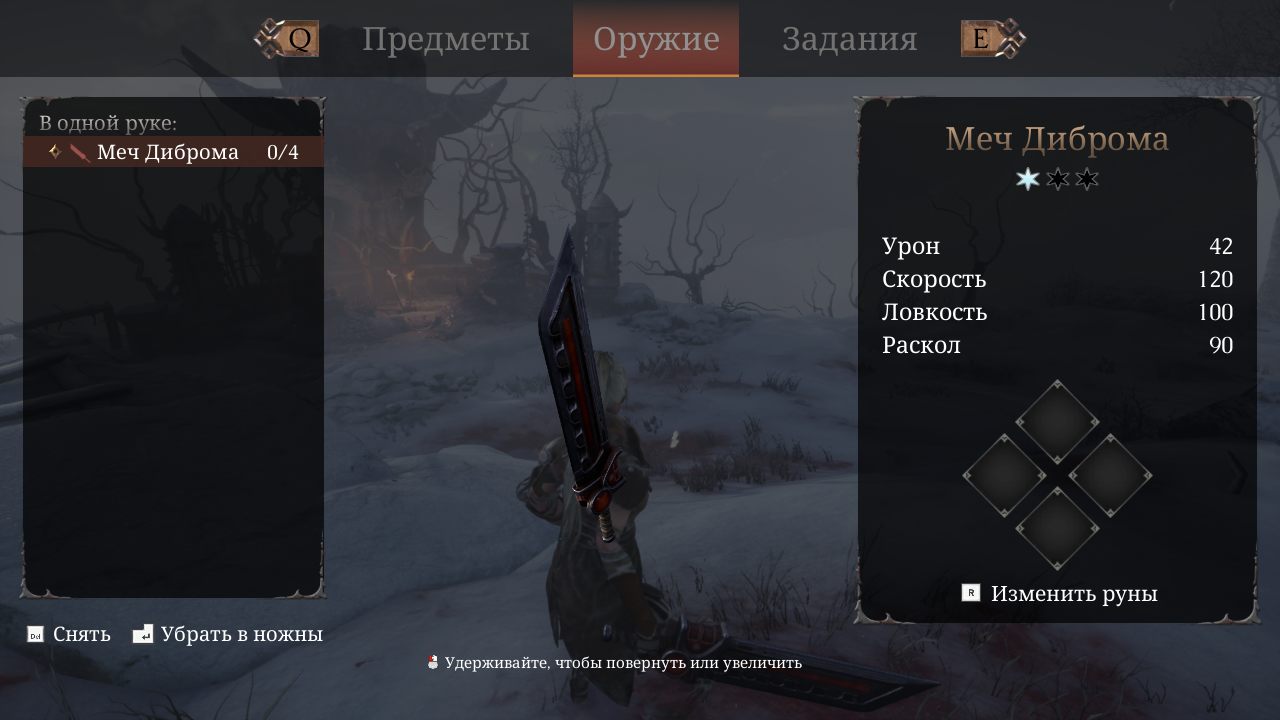Click Снять to unequip the weapon

(x=85, y=634)
